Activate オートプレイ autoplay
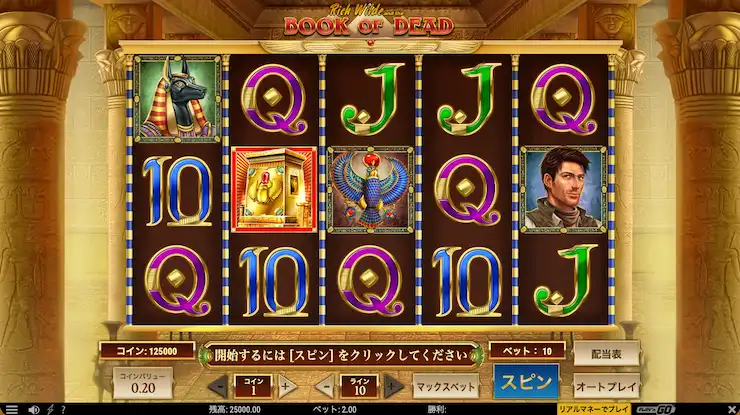 pyautogui.click(x=605, y=385)
